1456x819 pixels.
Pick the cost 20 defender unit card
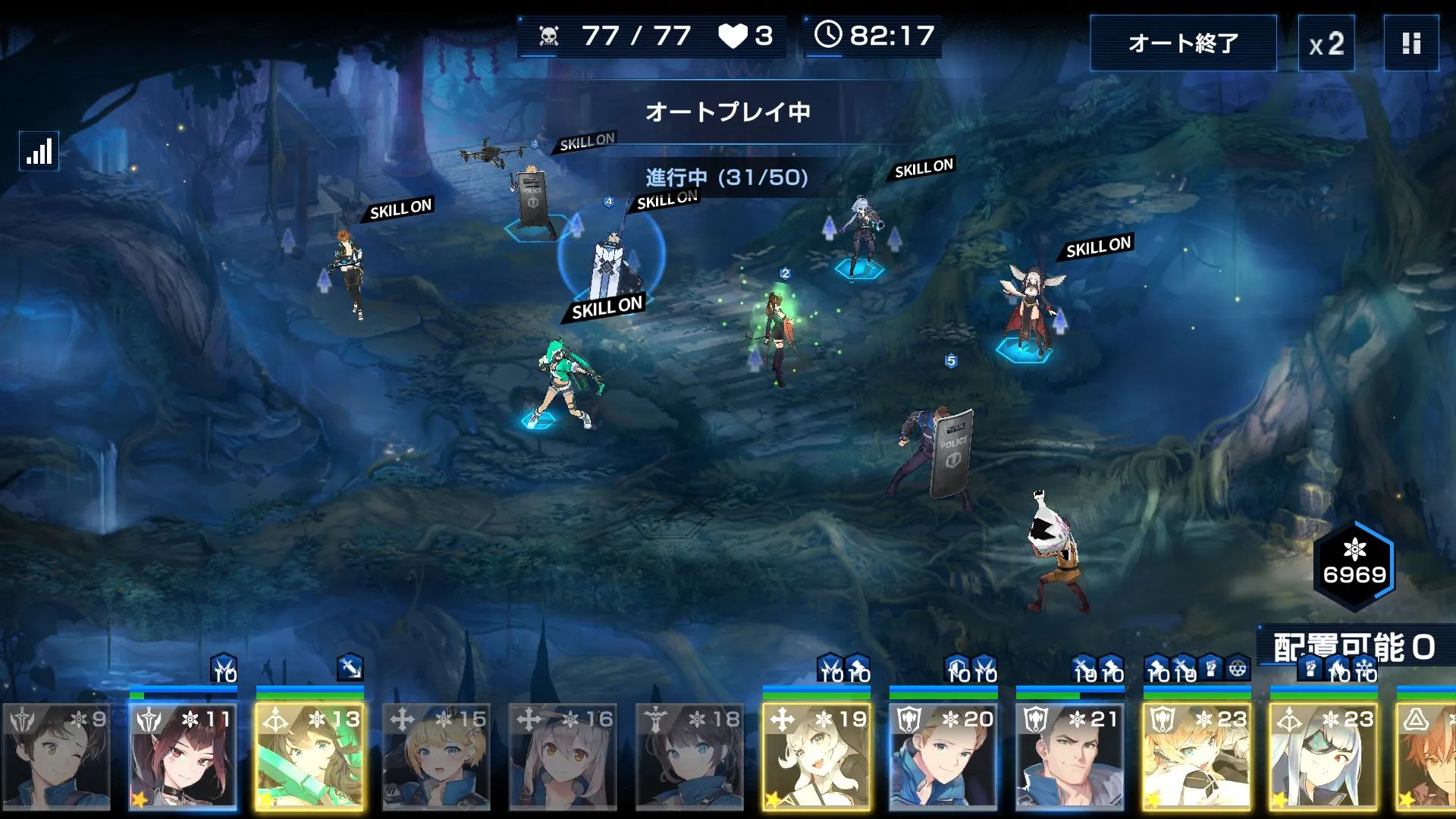(943, 756)
